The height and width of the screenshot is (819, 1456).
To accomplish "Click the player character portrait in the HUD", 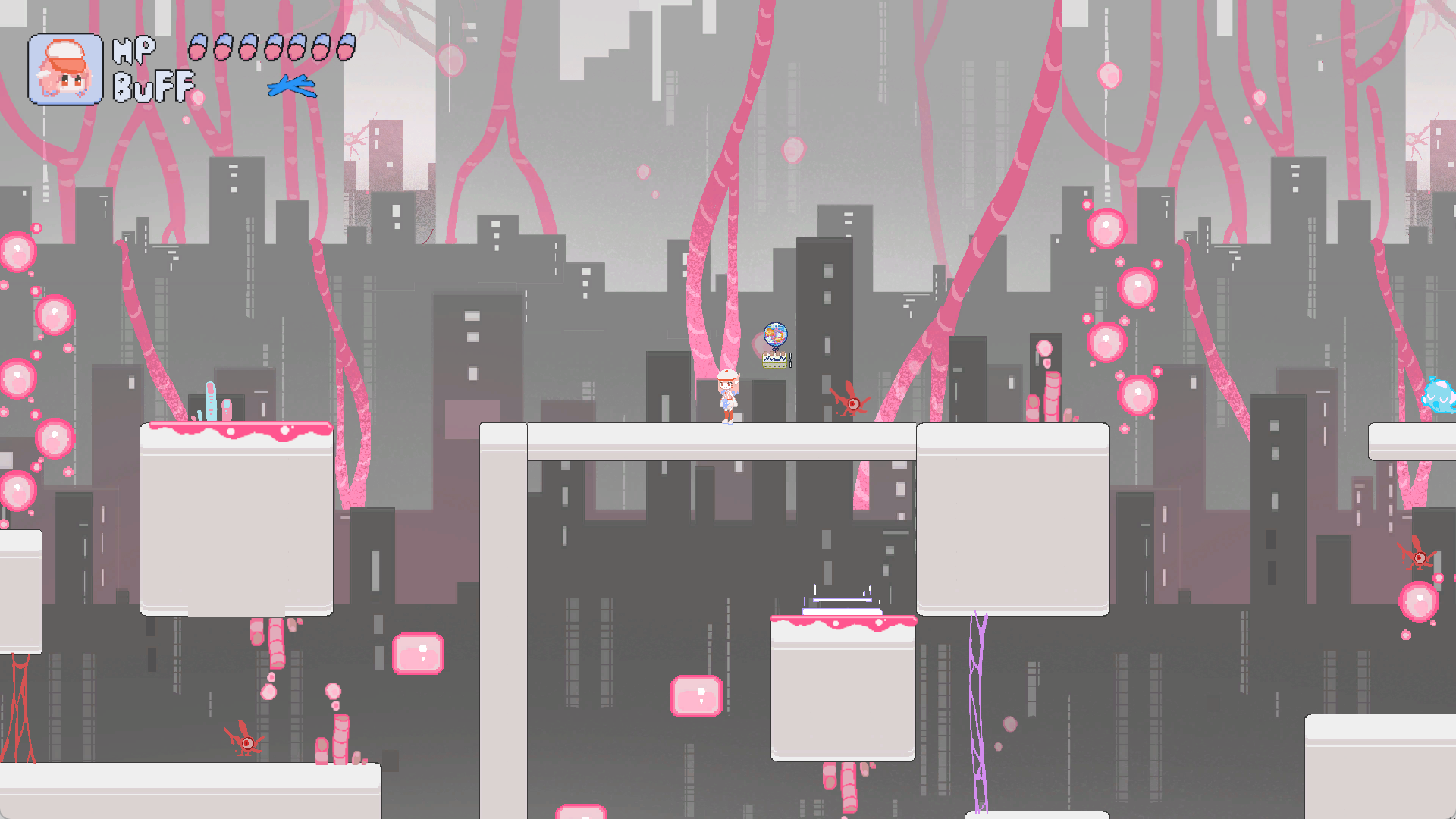I will (67, 68).
